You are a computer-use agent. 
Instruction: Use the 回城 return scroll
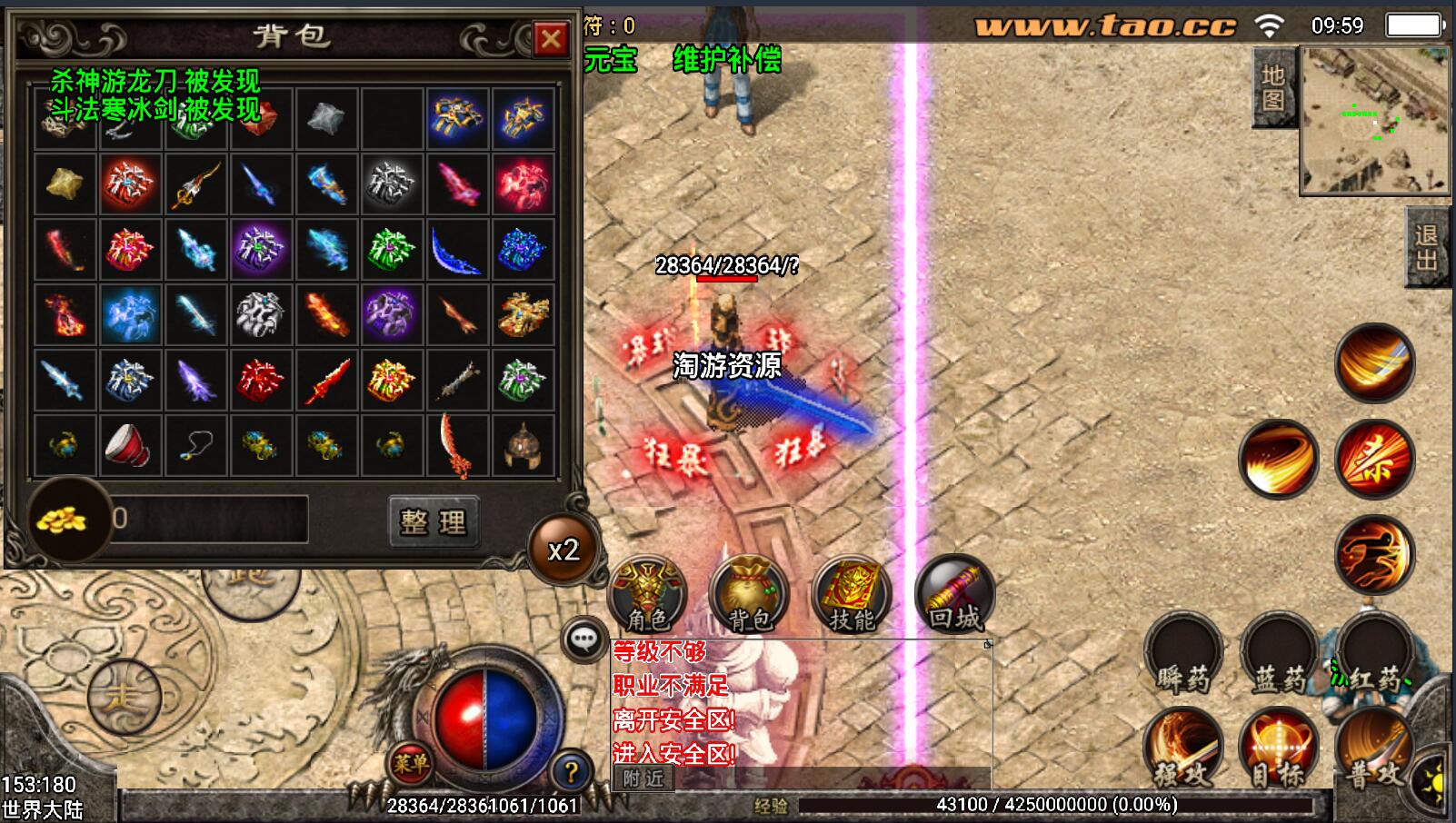954,594
